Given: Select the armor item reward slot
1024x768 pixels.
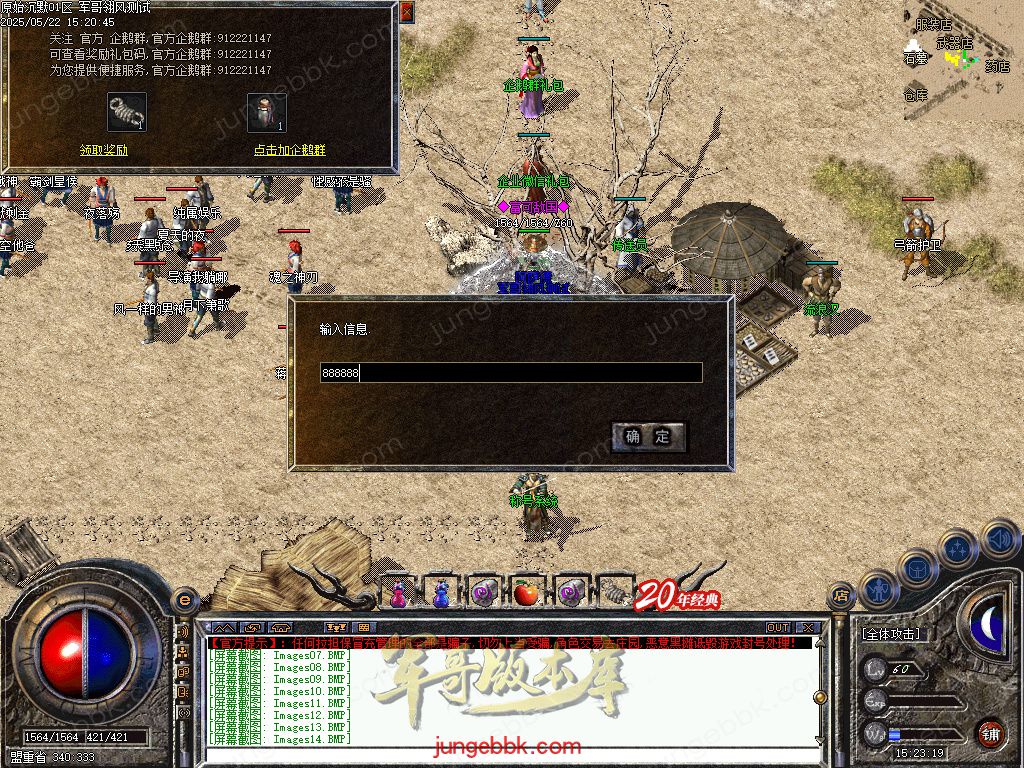Looking at the screenshot, I should click(267, 112).
